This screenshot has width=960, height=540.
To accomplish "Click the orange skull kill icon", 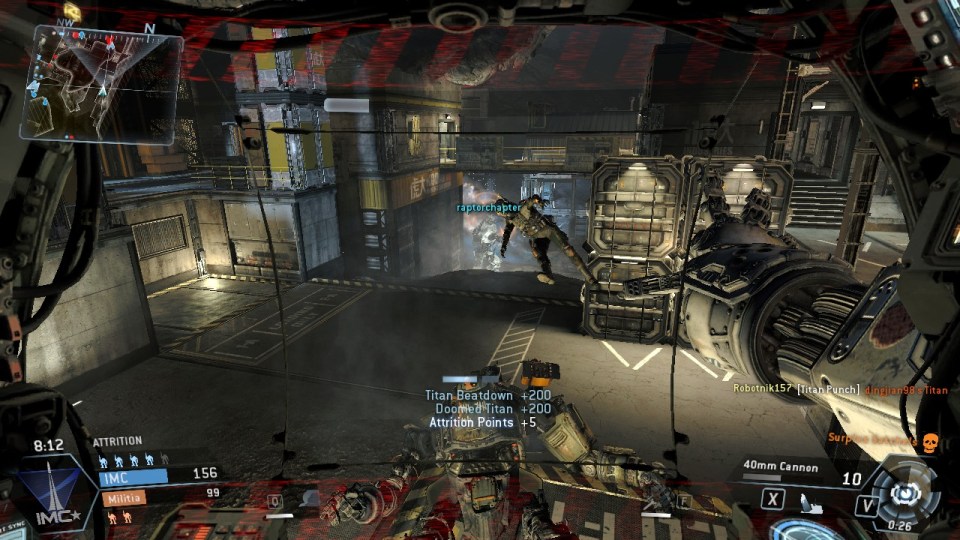I will [927, 441].
